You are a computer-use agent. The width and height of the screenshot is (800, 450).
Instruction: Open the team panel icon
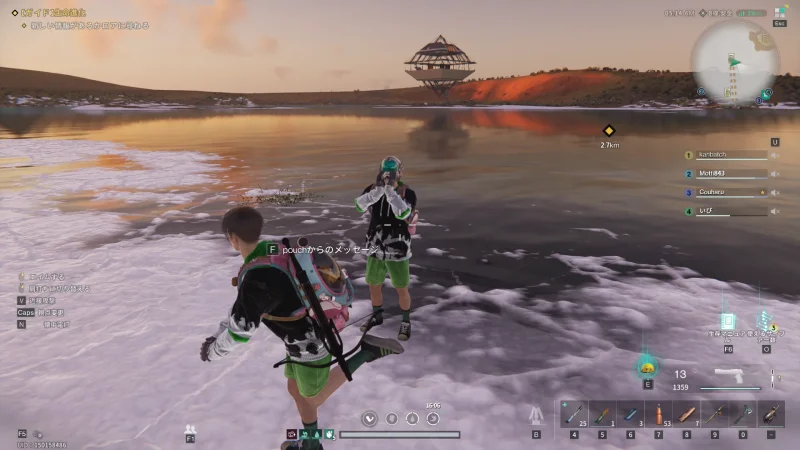tap(190, 428)
